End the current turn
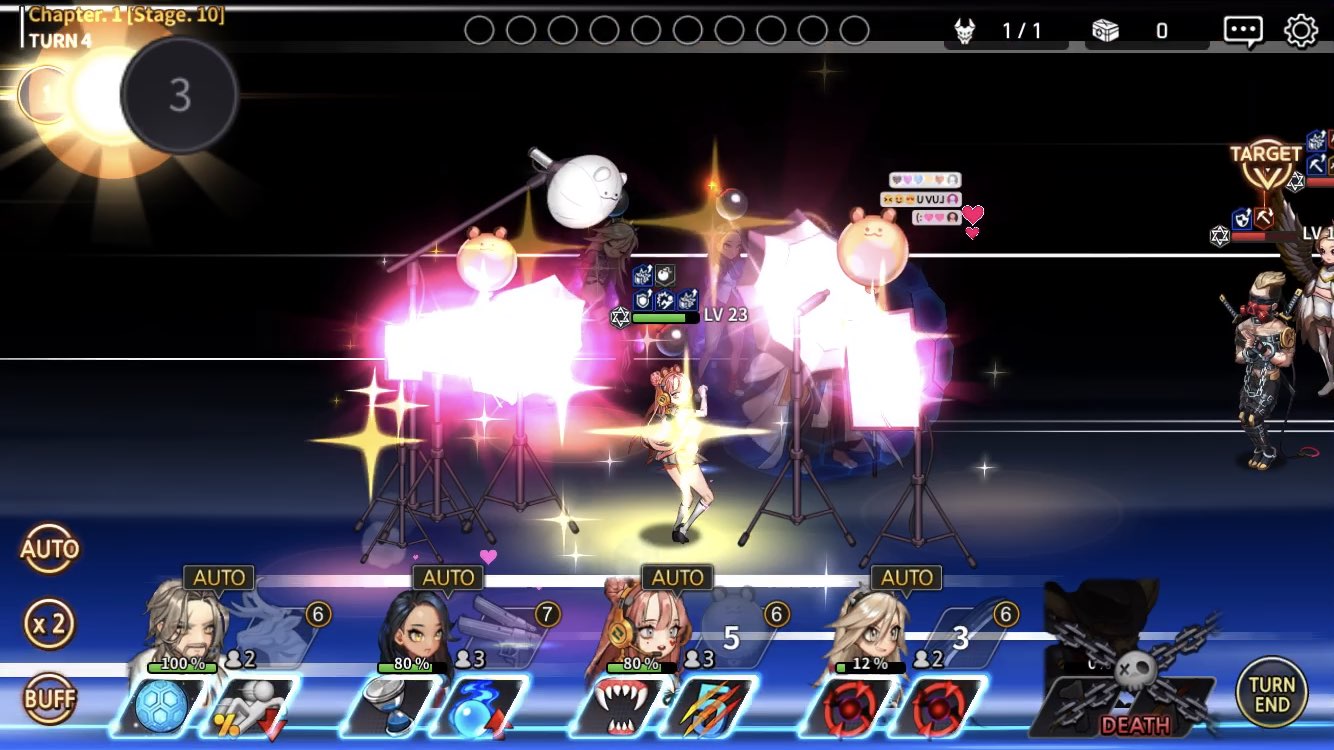Image resolution: width=1334 pixels, height=750 pixels. pyautogui.click(x=1271, y=693)
